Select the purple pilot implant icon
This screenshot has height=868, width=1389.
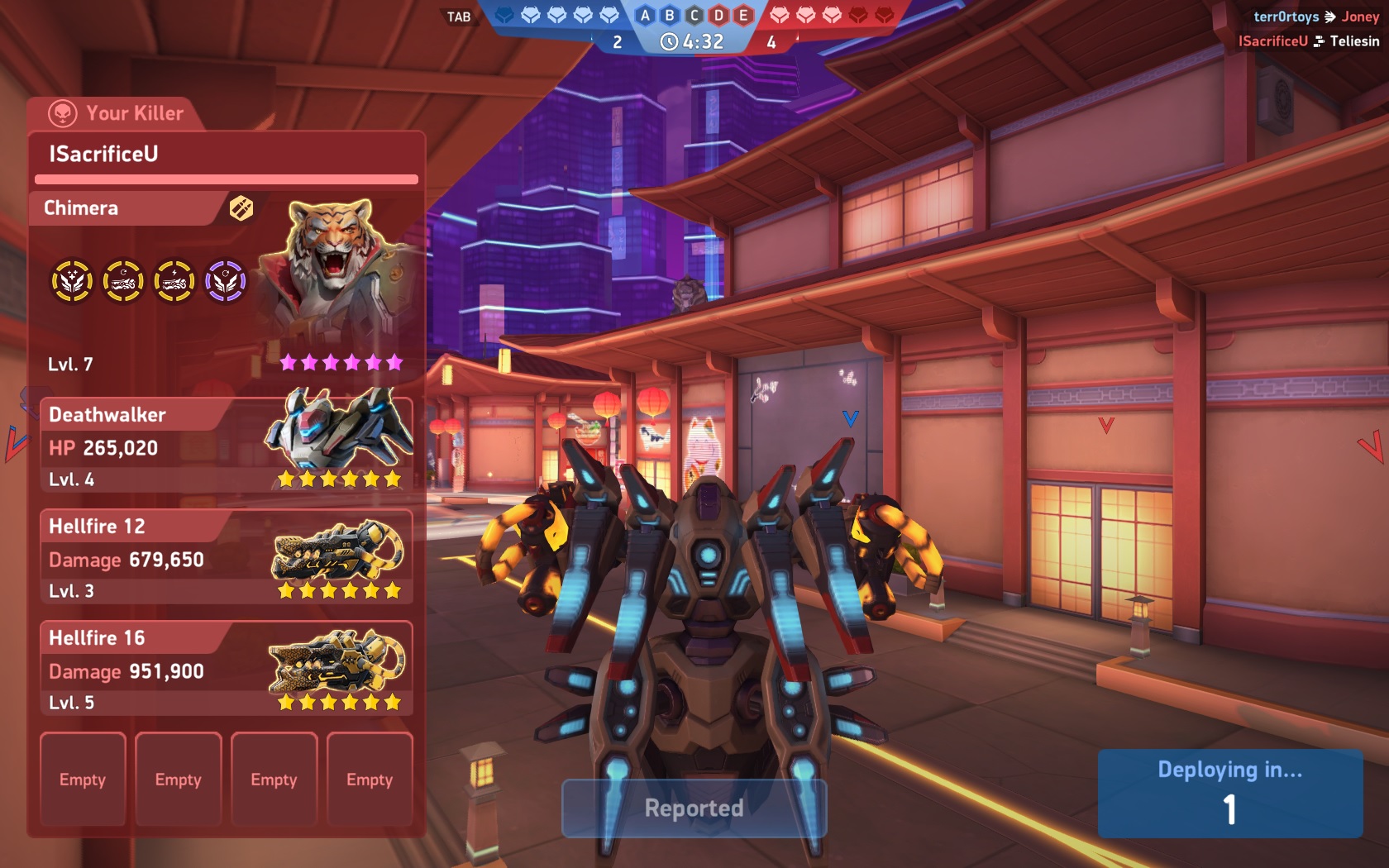click(x=226, y=282)
